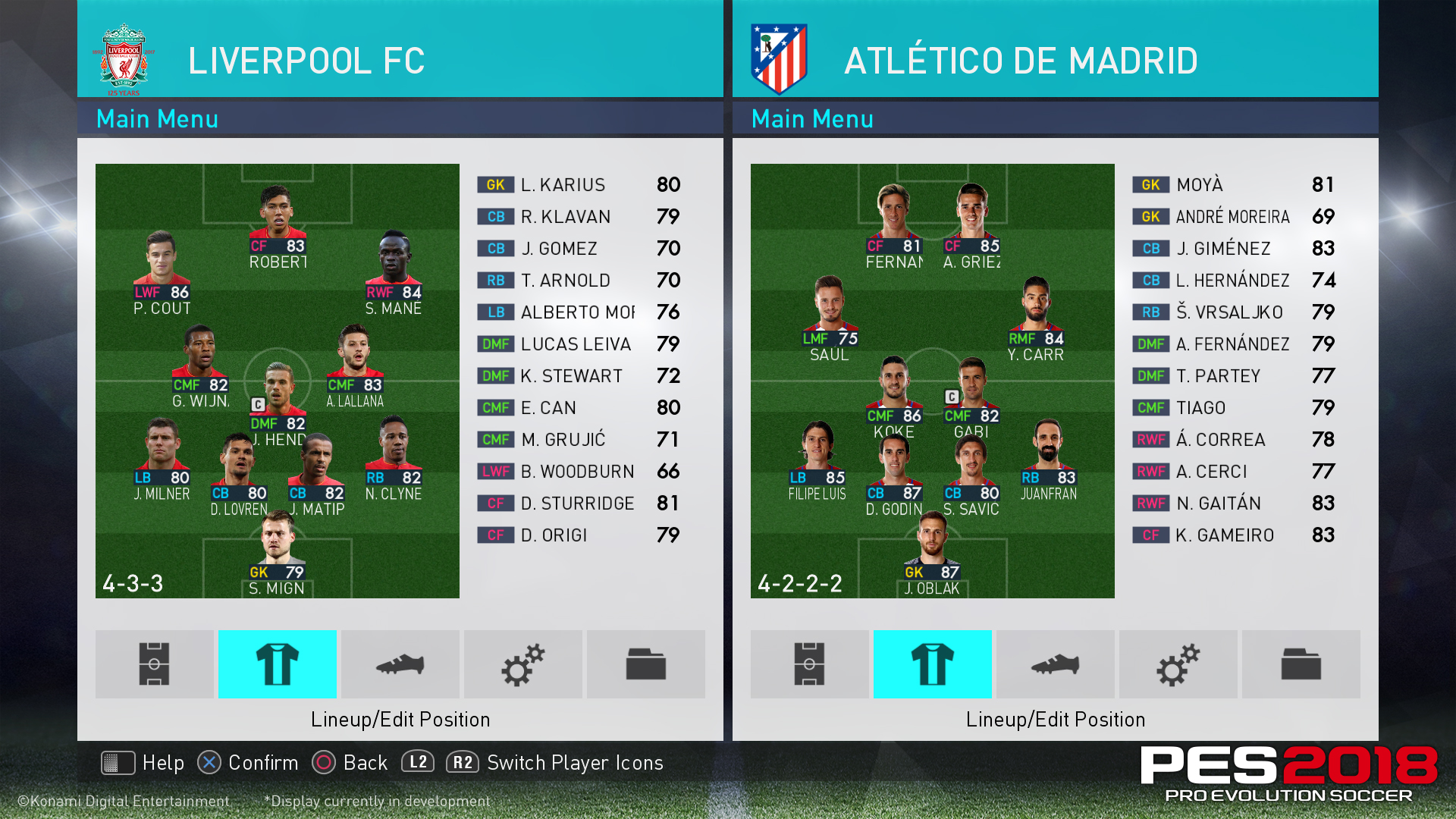This screenshot has height=819, width=1456.
Task: Select the formation pitch icon for Liverpool
Action: point(153,664)
